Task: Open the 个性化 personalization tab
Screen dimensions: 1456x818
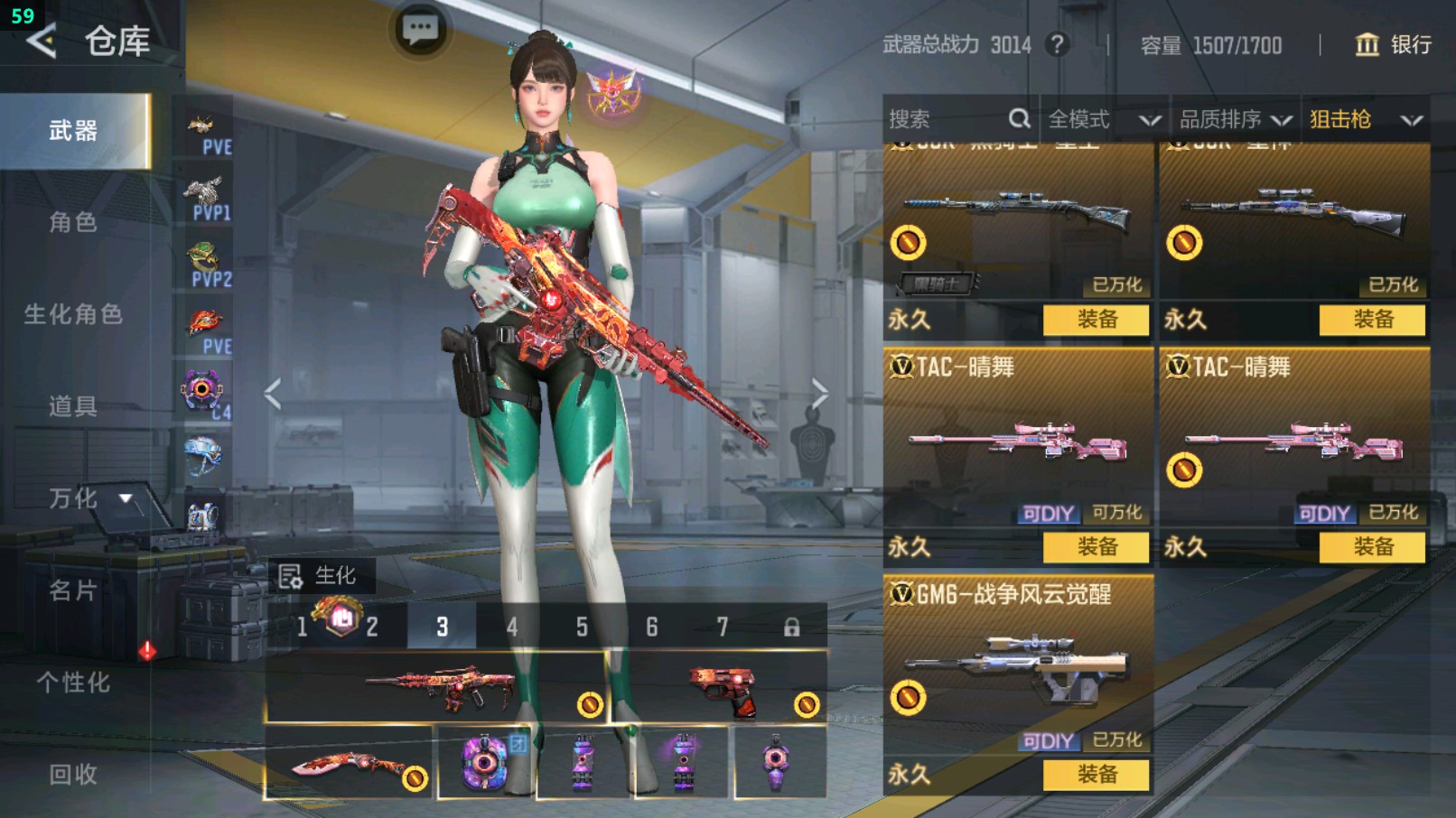Action: pyautogui.click(x=73, y=683)
